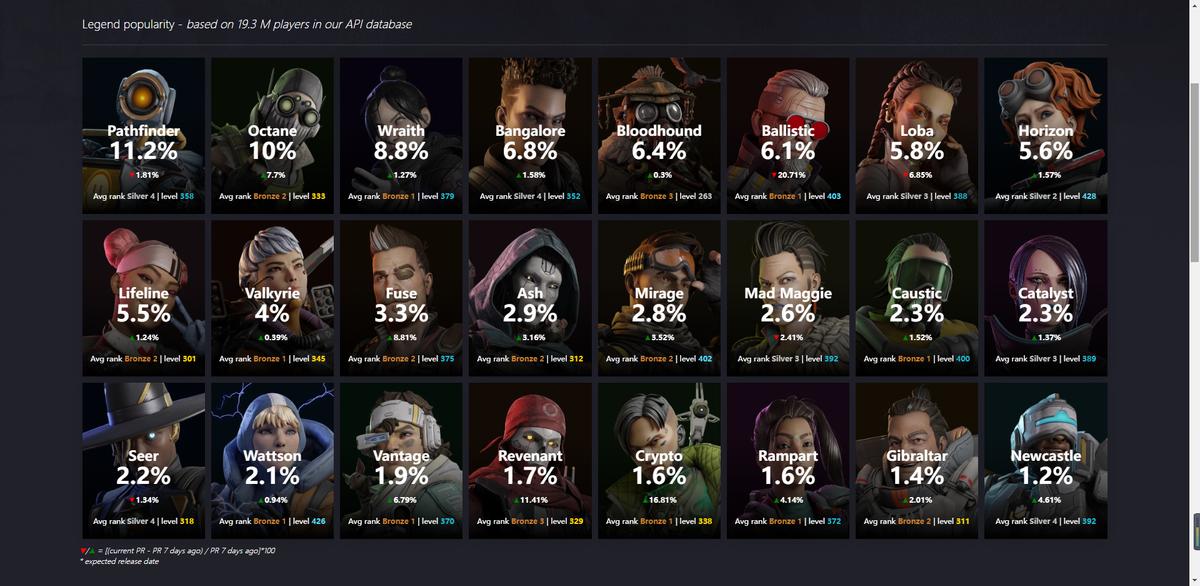Click the Revenant legend card
Screen dimensions: 1200x586
530,459
